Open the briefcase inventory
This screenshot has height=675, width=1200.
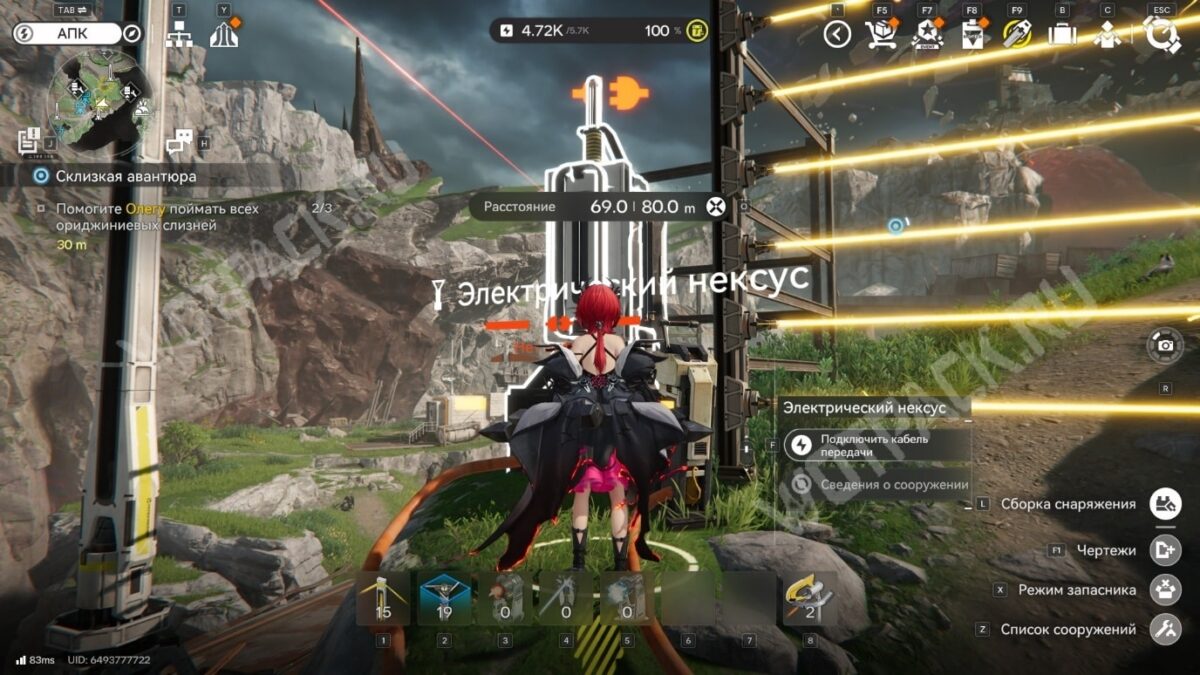pyautogui.click(x=1062, y=34)
